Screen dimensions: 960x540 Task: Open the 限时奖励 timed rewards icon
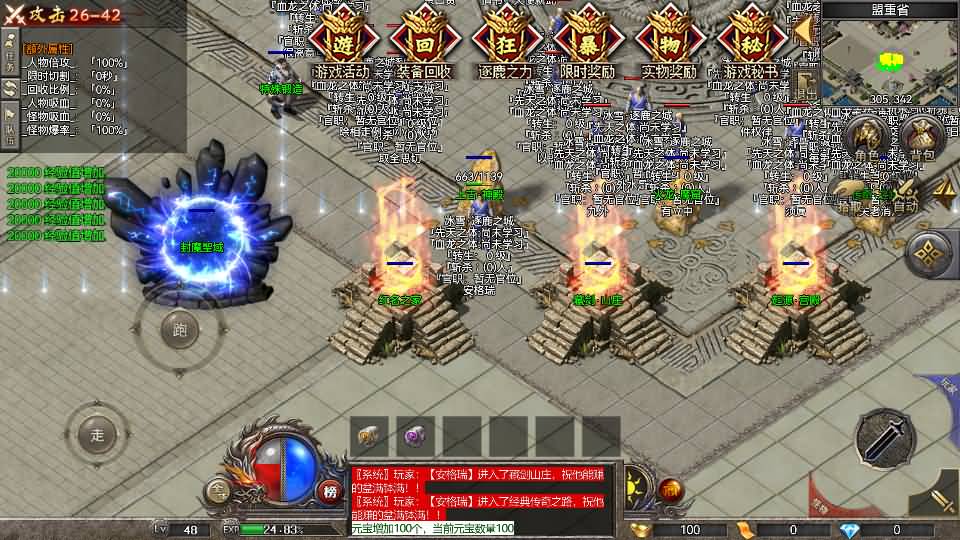point(588,45)
